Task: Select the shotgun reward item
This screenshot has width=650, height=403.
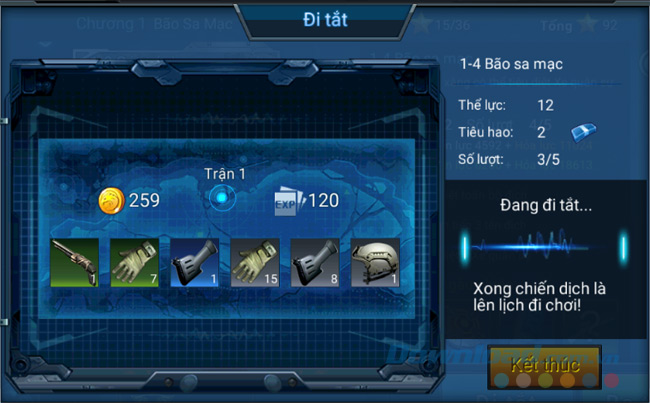Action: click(x=75, y=263)
